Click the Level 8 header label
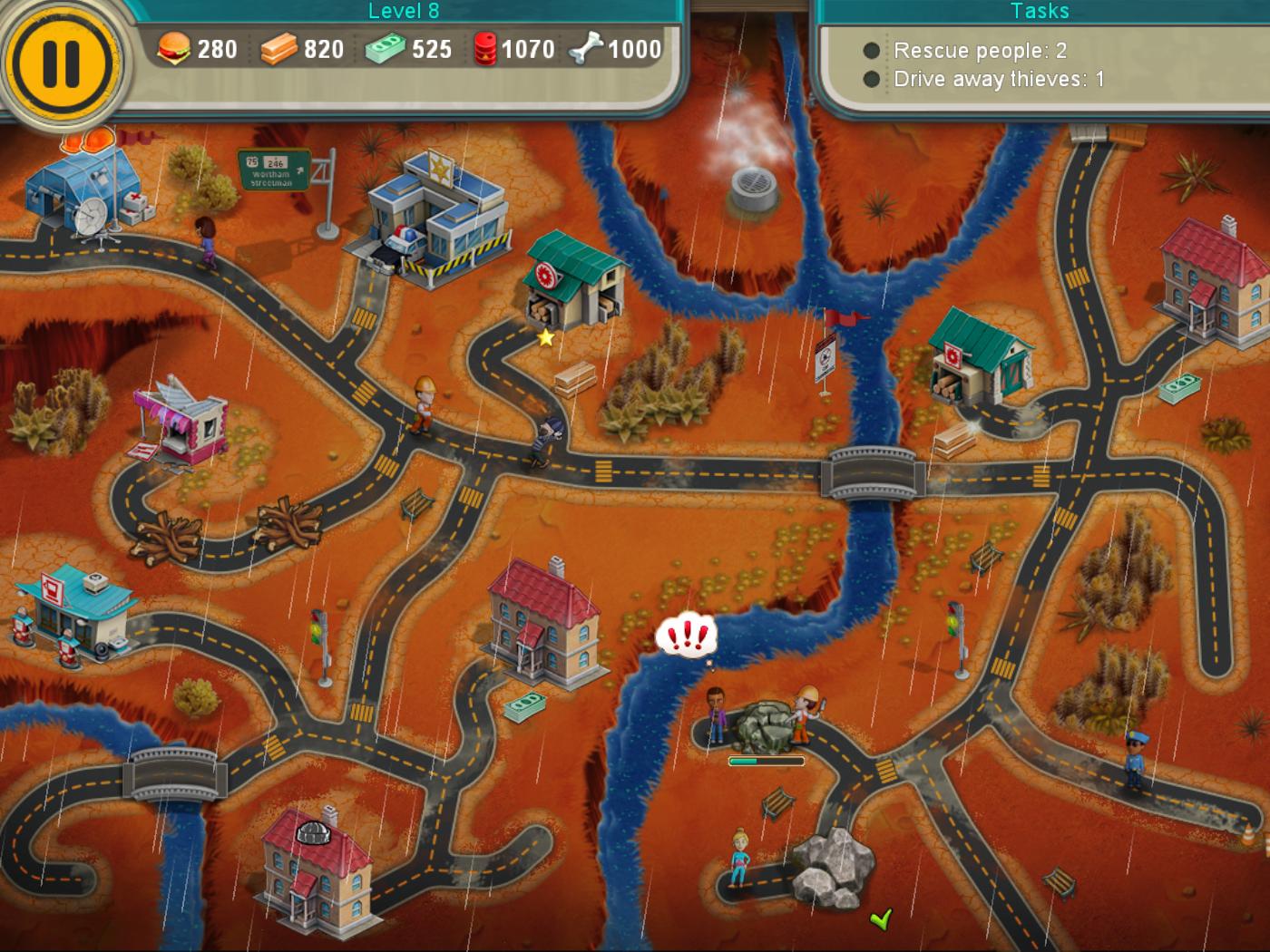Screen dimensions: 1270x952 point(403,12)
